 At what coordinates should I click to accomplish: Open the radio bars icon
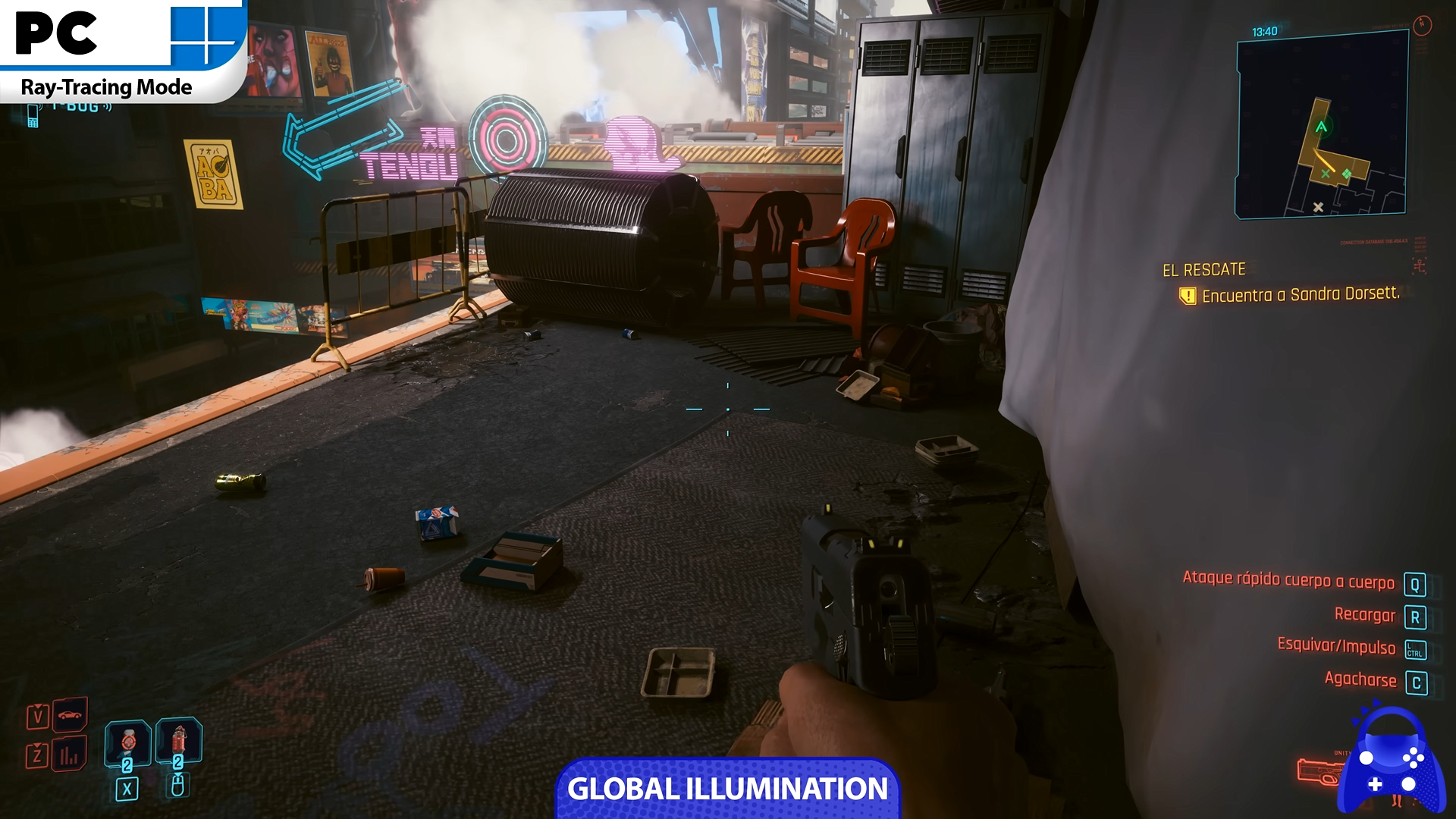[x=70, y=755]
